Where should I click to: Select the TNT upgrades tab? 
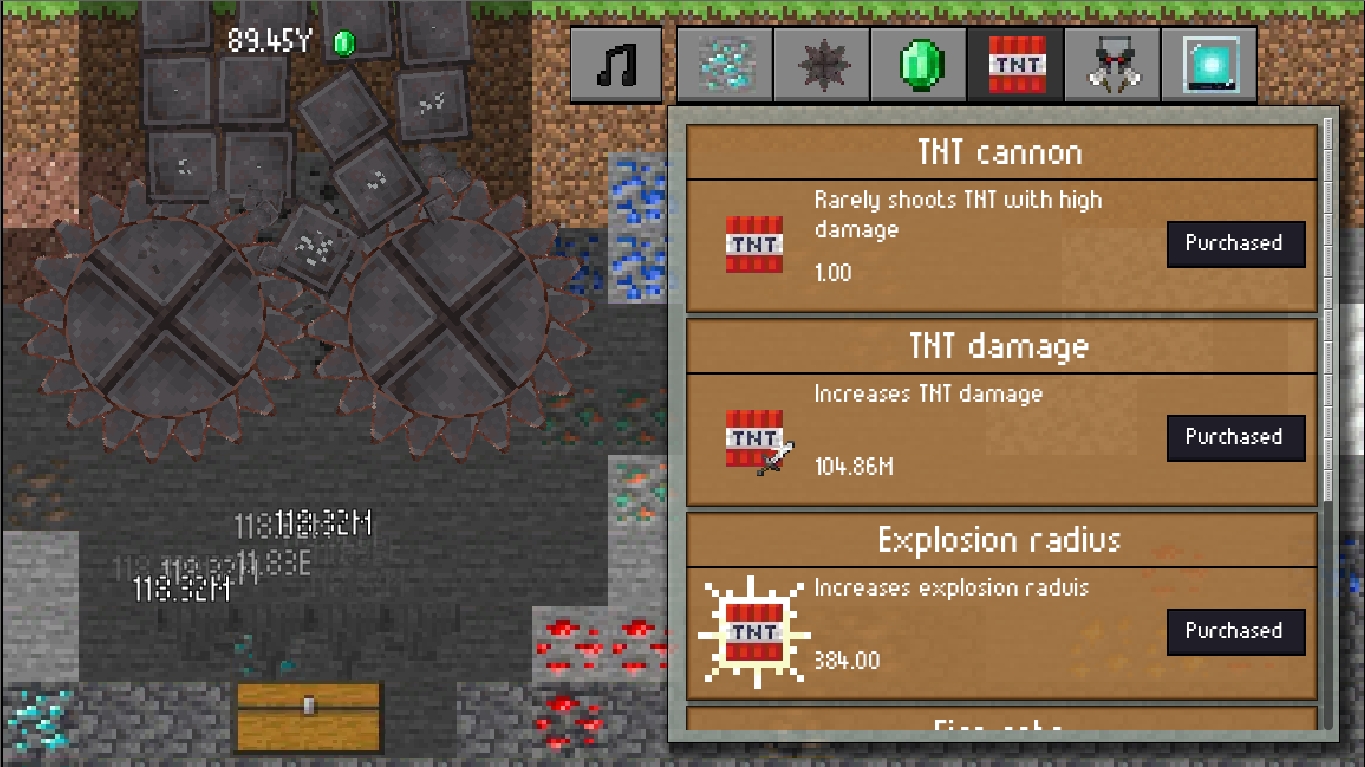pyautogui.click(x=1015, y=63)
